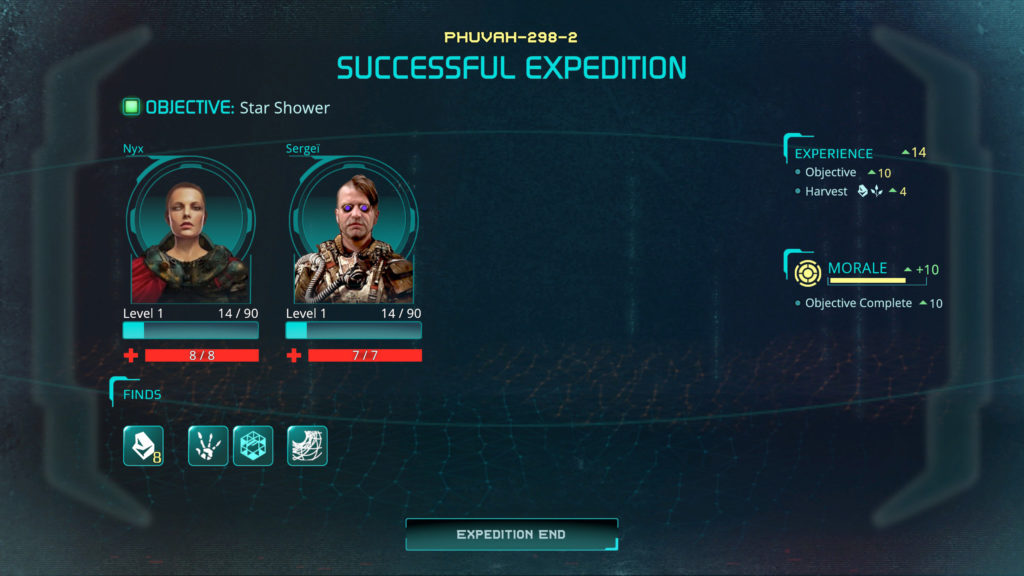Select the tangled wire mesh find
The image size is (1024, 576).
[307, 446]
